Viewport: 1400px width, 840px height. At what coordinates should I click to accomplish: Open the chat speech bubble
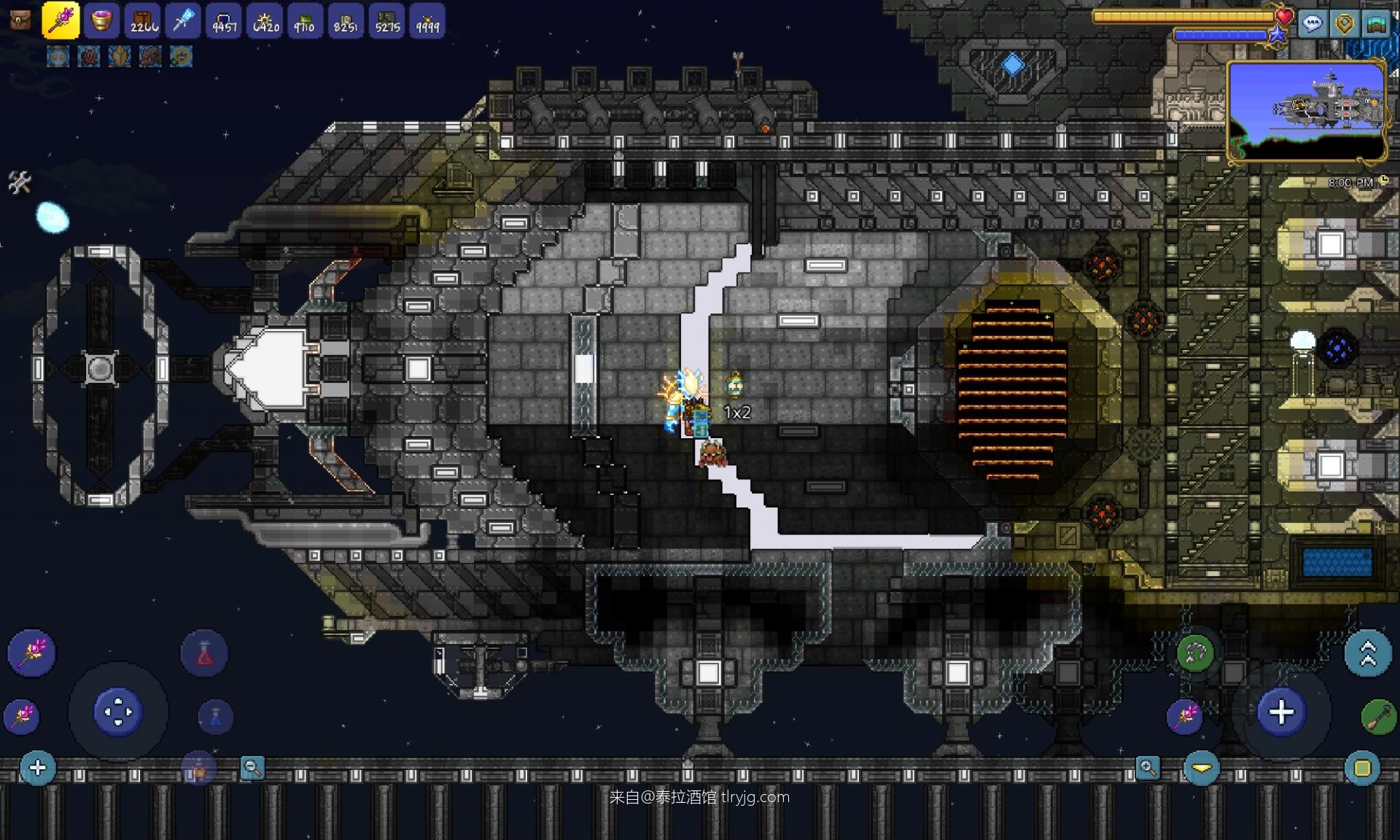[x=1312, y=24]
